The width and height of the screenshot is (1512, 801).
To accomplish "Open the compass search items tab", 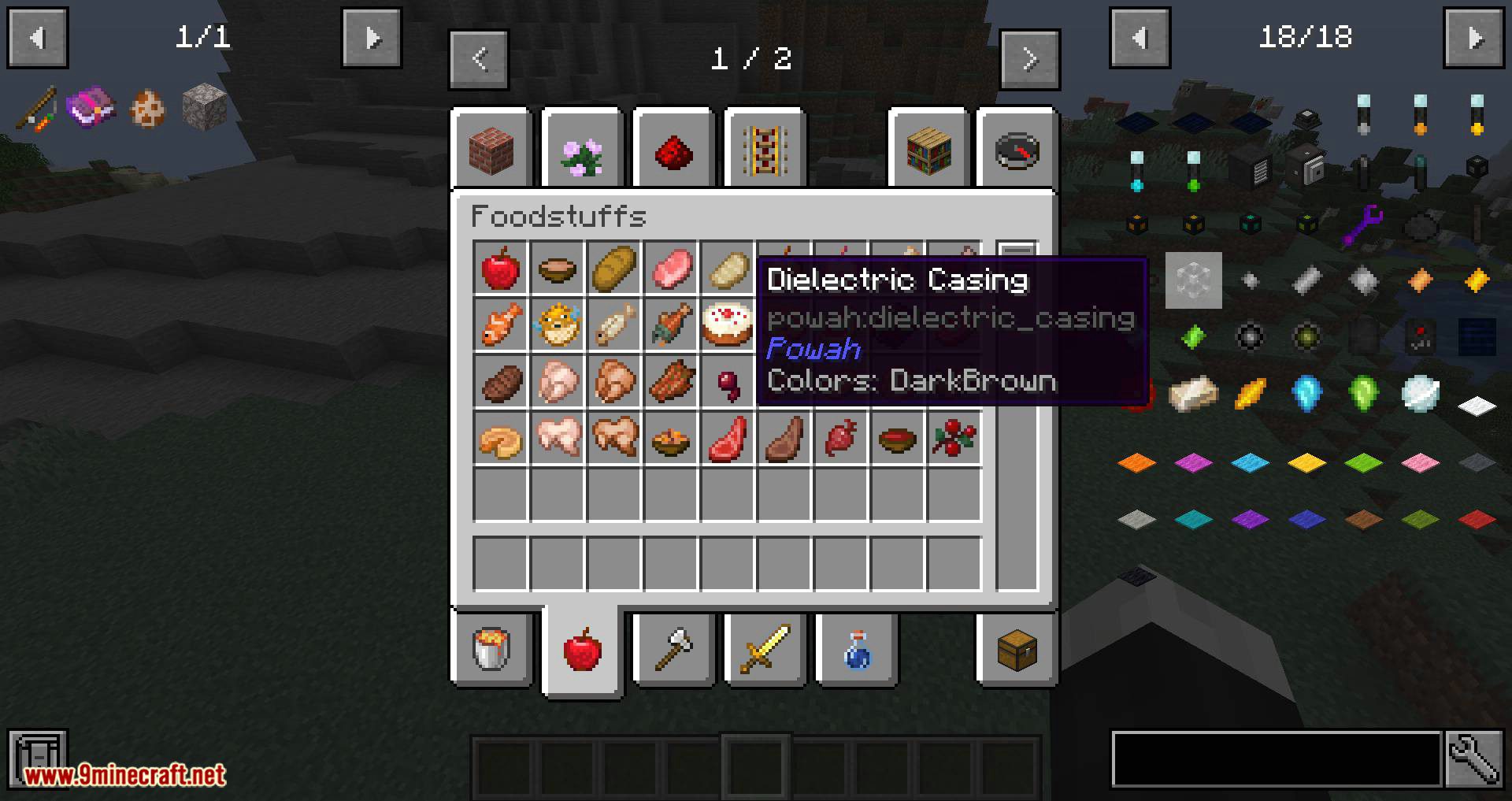I will (x=1017, y=150).
